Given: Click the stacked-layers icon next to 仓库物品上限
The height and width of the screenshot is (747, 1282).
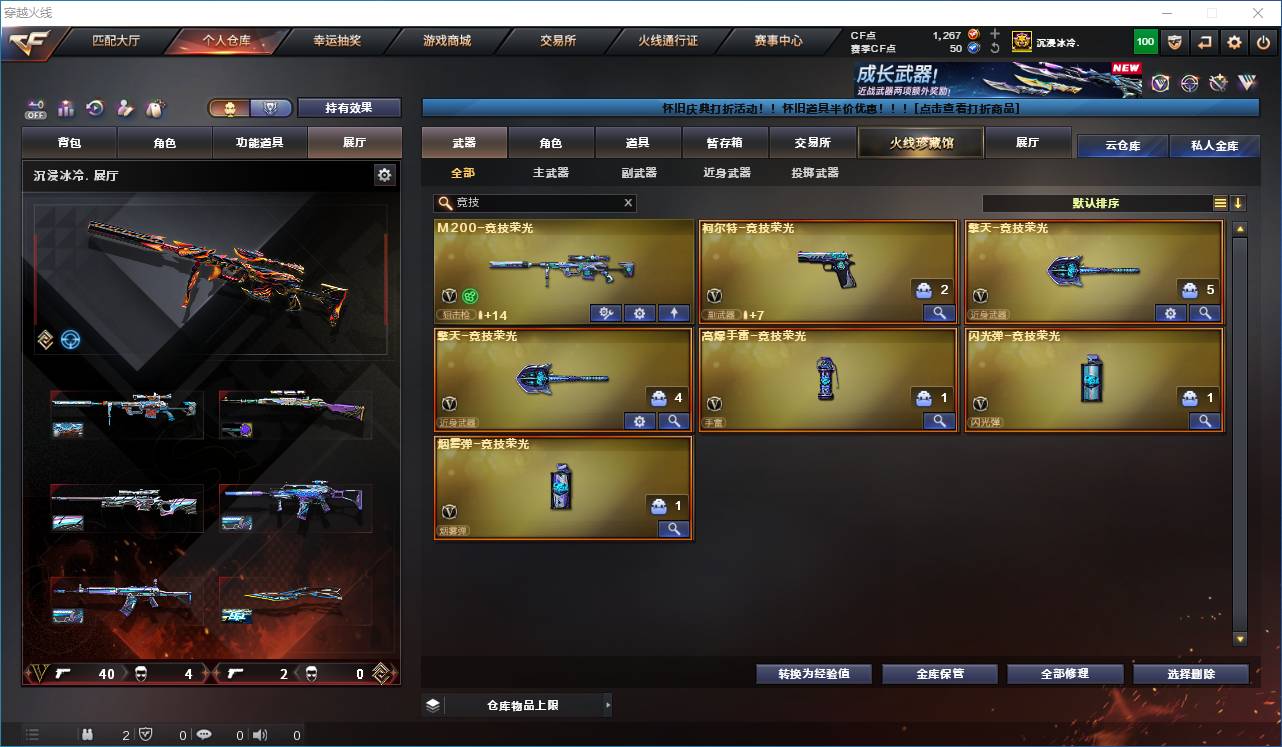Looking at the screenshot, I should point(432,705).
